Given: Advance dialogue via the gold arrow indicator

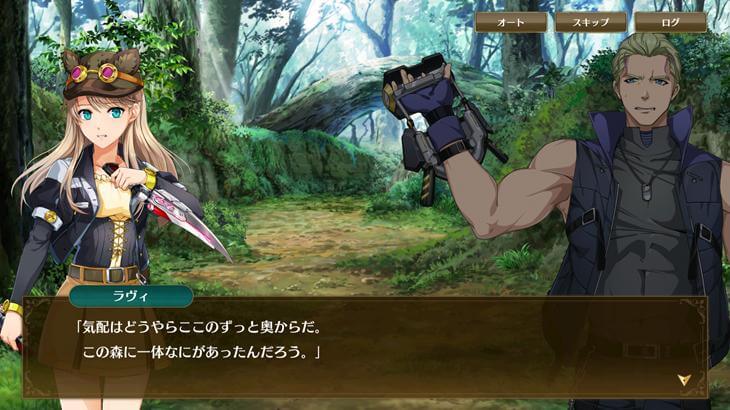Looking at the screenshot, I should [684, 379].
